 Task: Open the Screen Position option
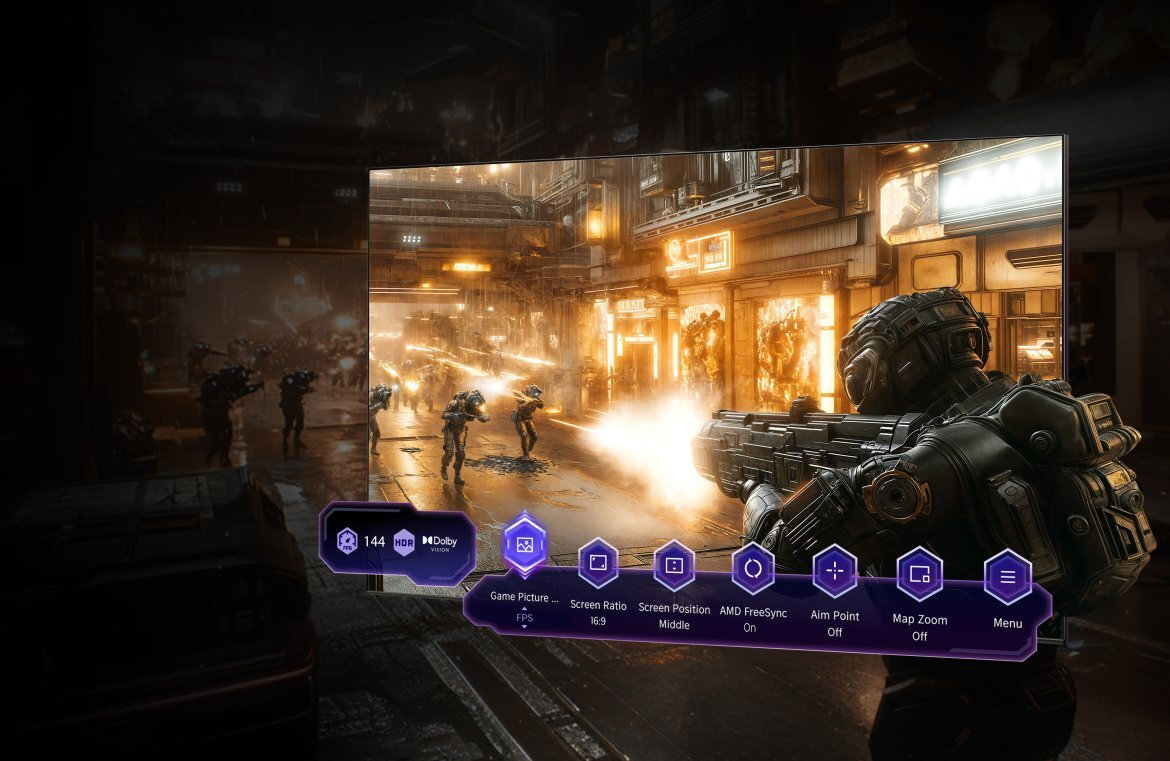pos(674,566)
